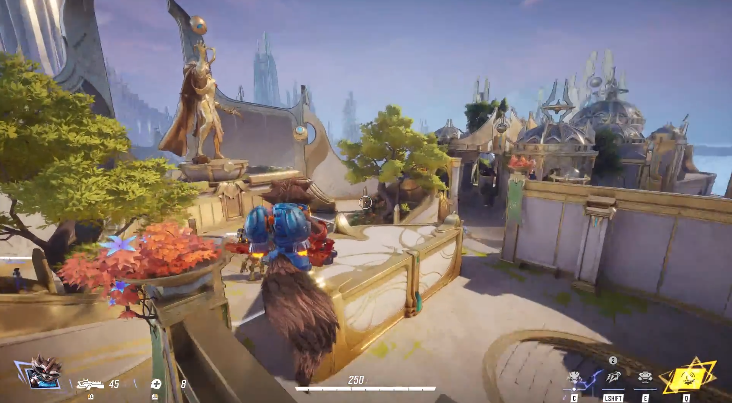The image size is (732, 403).
Task: Switch to the healing orb weapon icon
Action: [156, 384]
